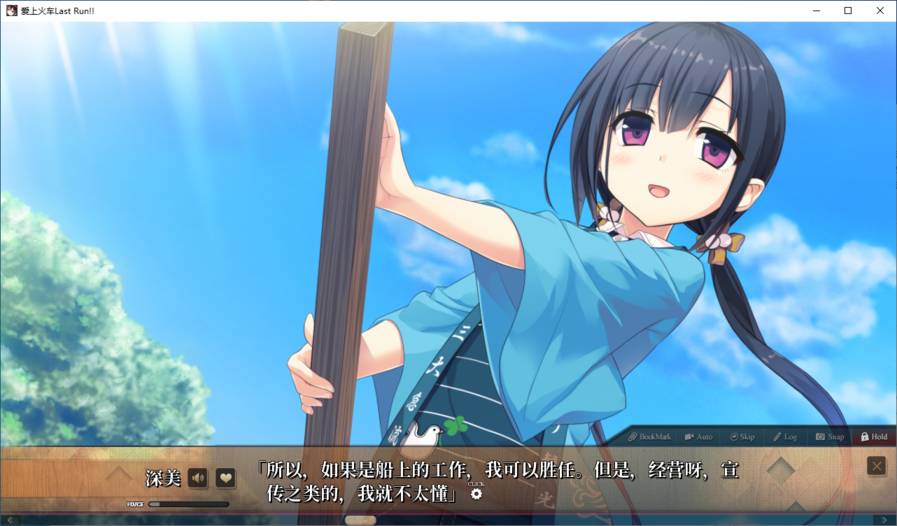Open the dialogue Log
897x526 pixels.
784,437
